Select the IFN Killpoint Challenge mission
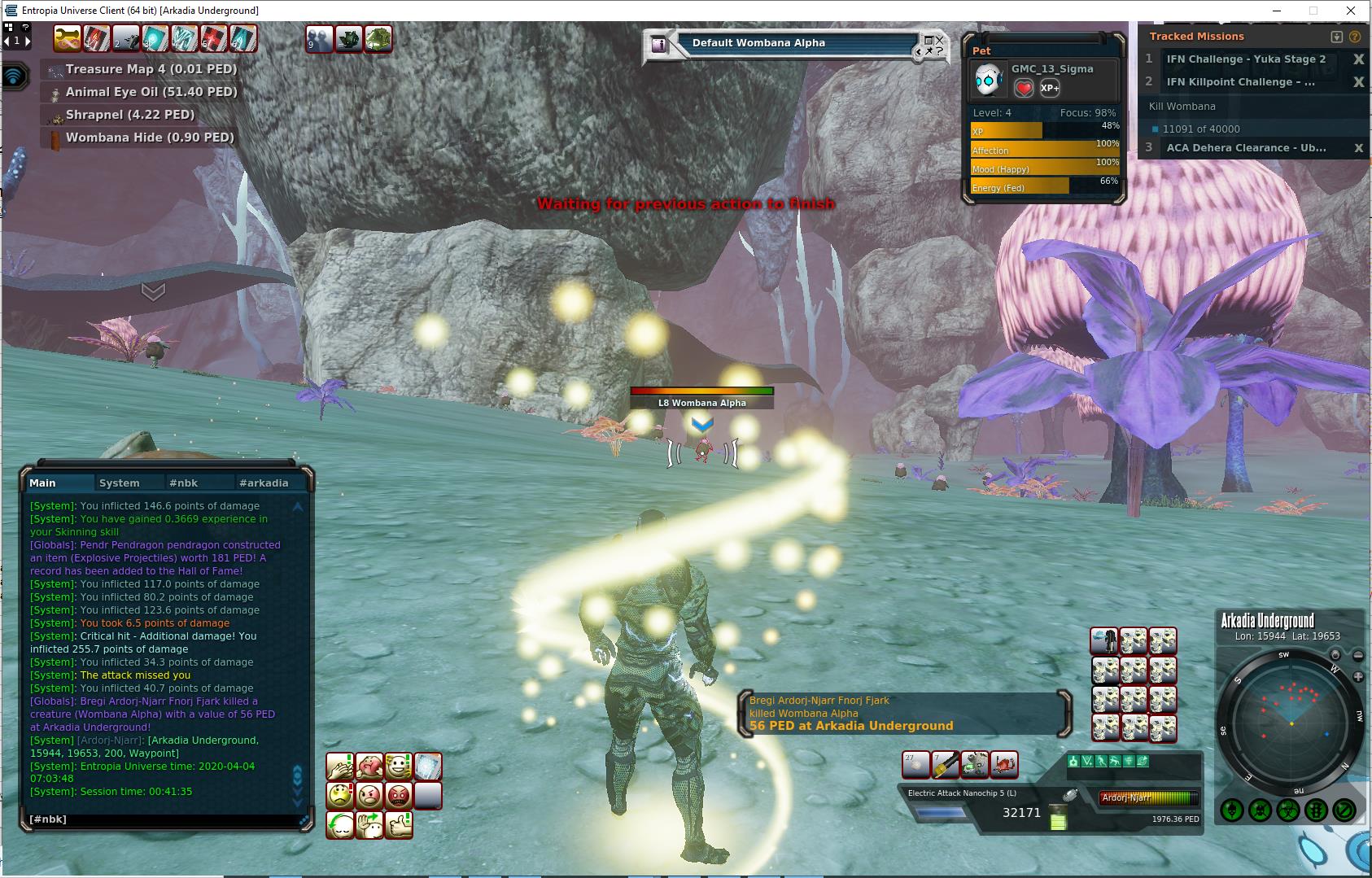The width and height of the screenshot is (1372, 878). pos(1240,82)
